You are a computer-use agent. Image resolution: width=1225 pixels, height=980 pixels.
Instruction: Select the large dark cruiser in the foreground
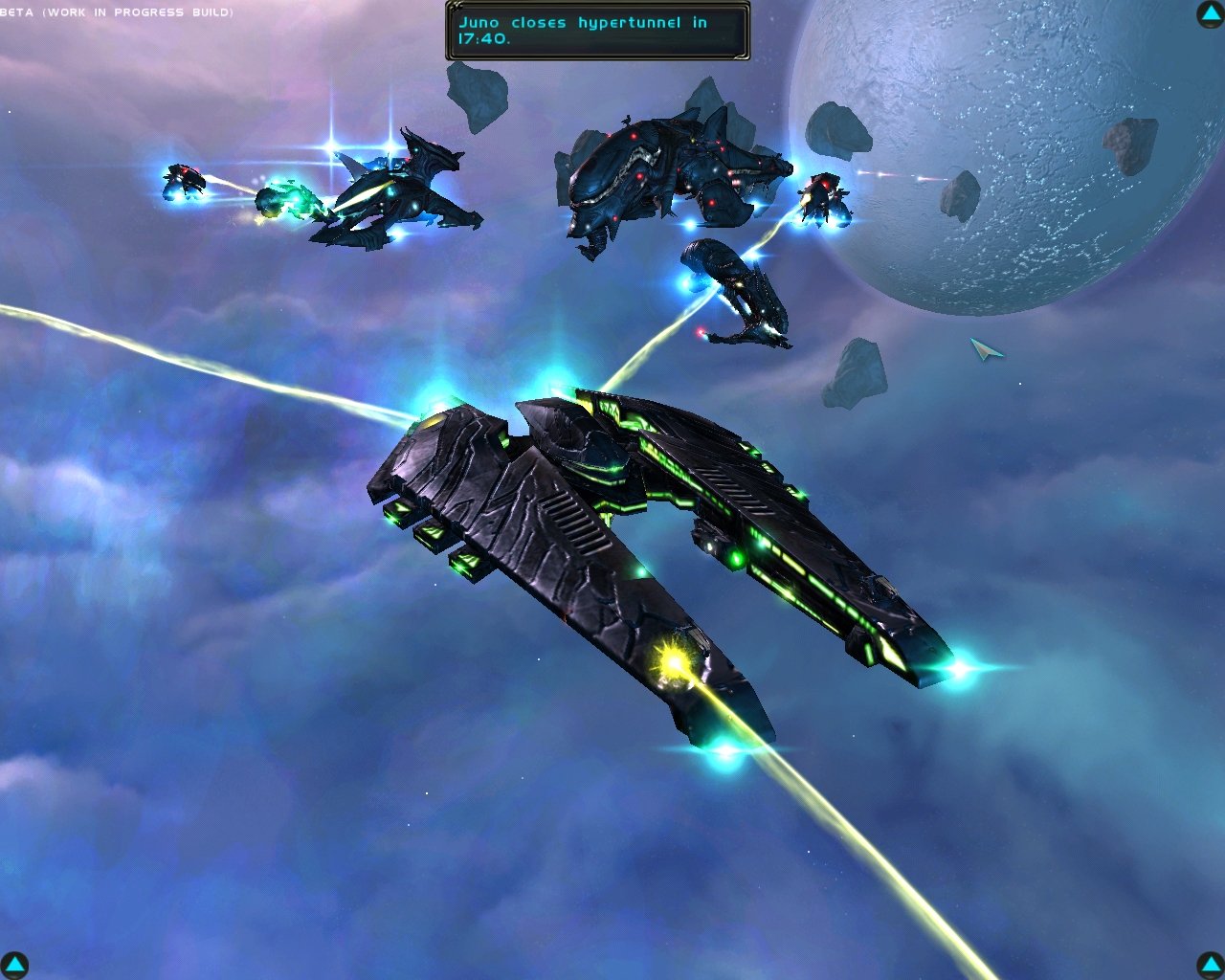click(x=670, y=546)
